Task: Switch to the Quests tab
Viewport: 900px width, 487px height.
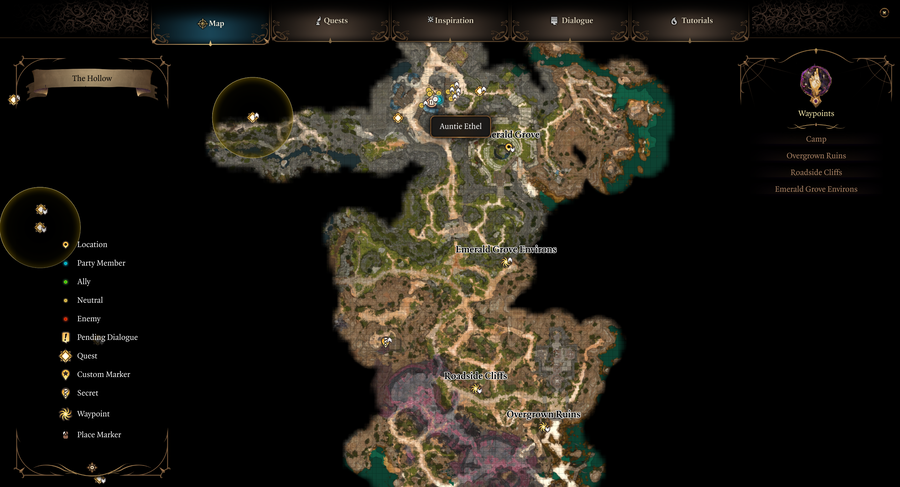Action: pyautogui.click(x=331, y=21)
